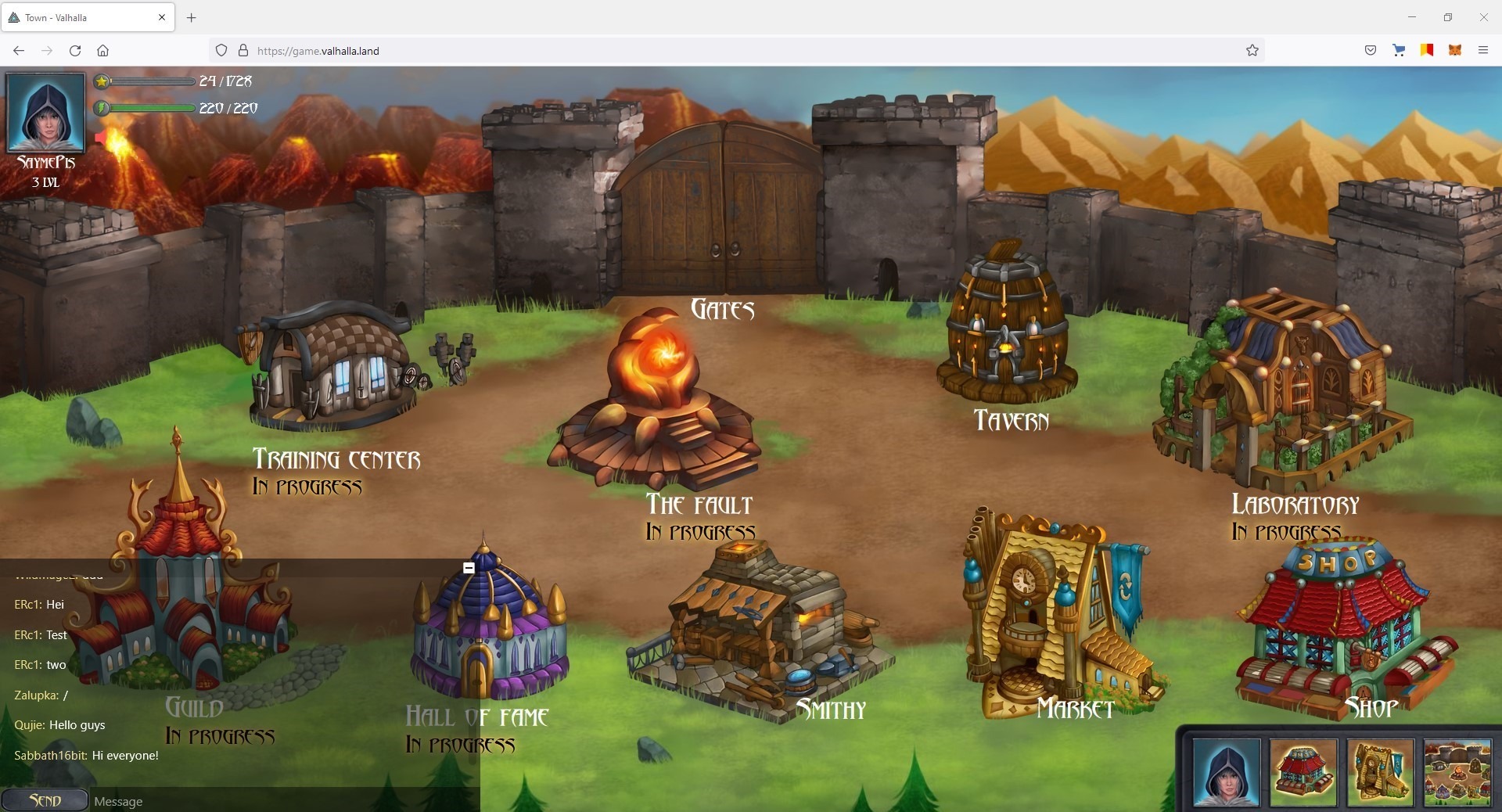
Task: Choose the market shortcut in bottom toolbar
Action: [1380, 772]
